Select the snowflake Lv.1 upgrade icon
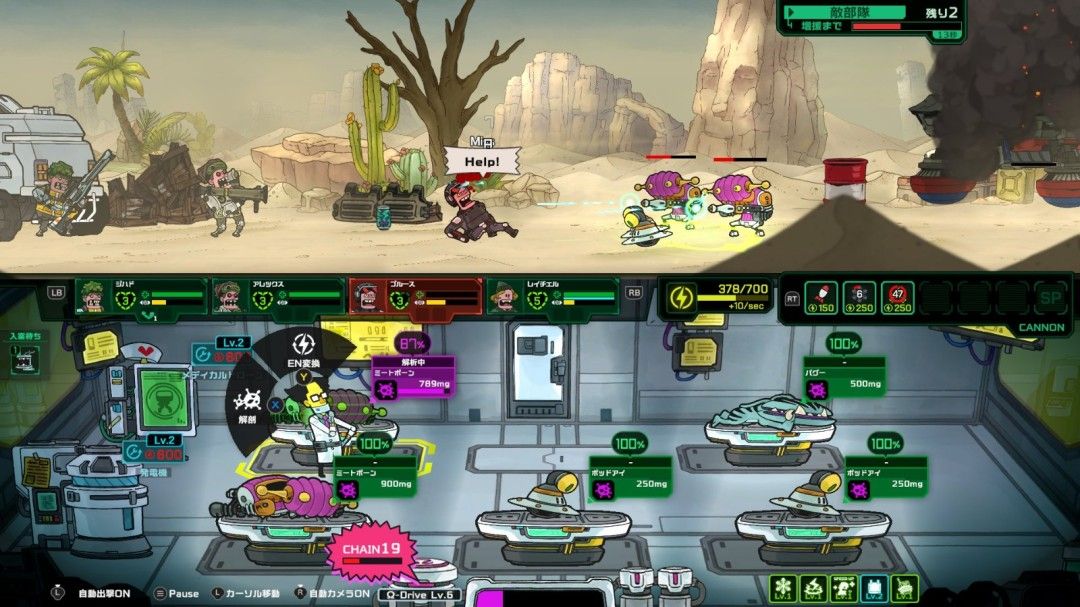The height and width of the screenshot is (607, 1080). point(783,589)
